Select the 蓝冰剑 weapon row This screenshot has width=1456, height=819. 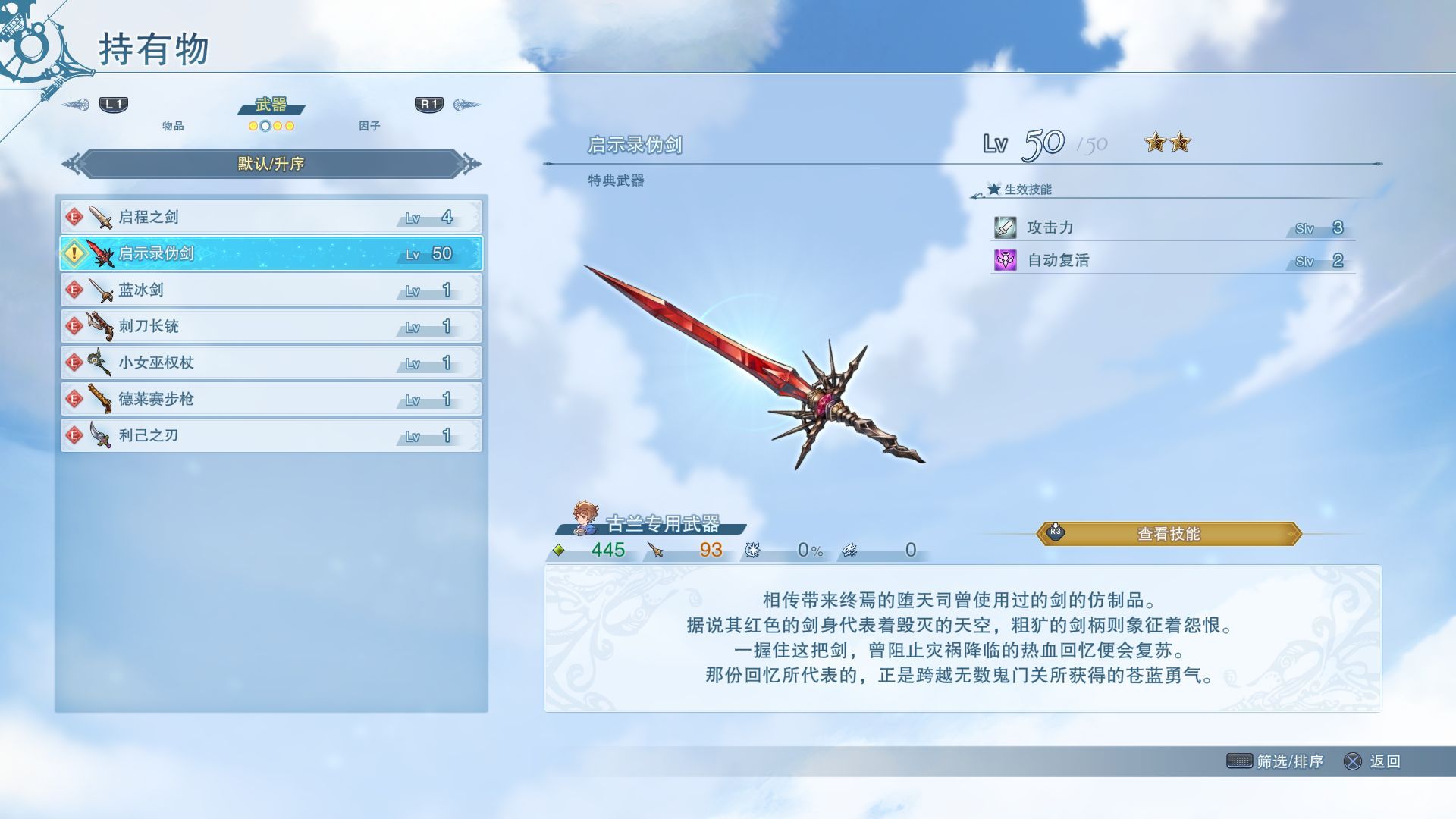[271, 290]
